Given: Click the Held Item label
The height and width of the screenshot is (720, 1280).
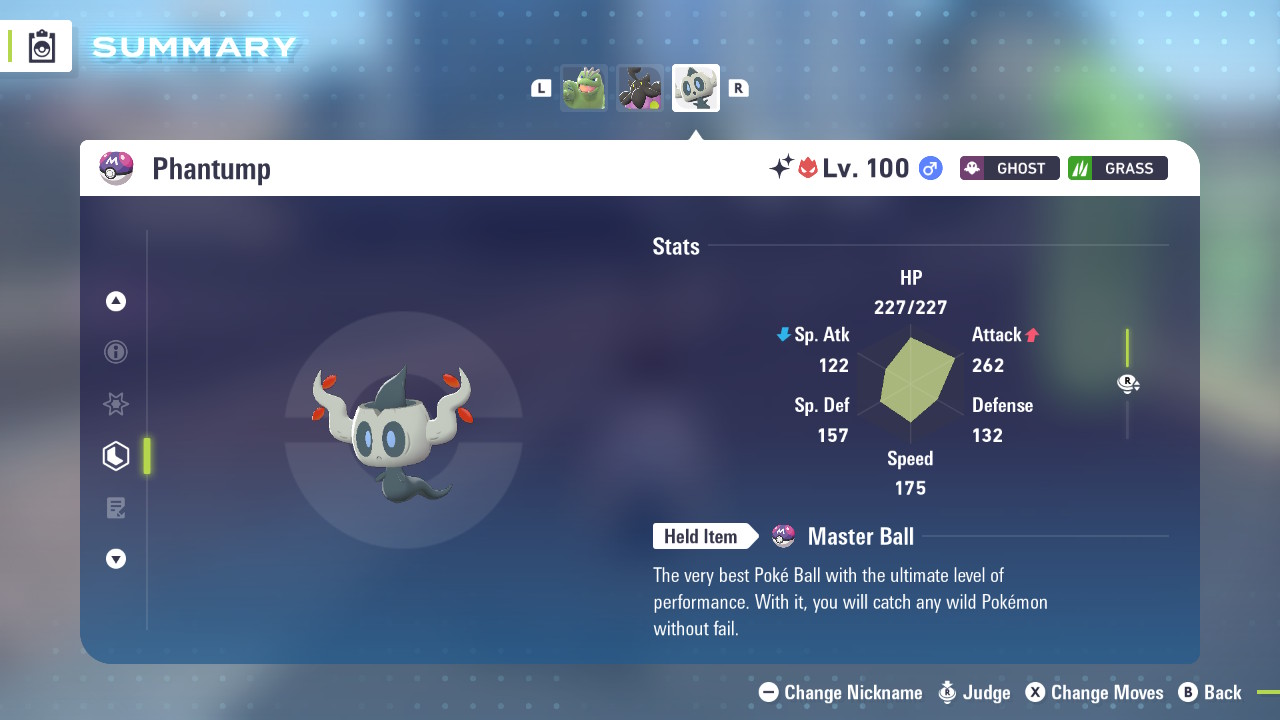Looking at the screenshot, I should pos(701,537).
